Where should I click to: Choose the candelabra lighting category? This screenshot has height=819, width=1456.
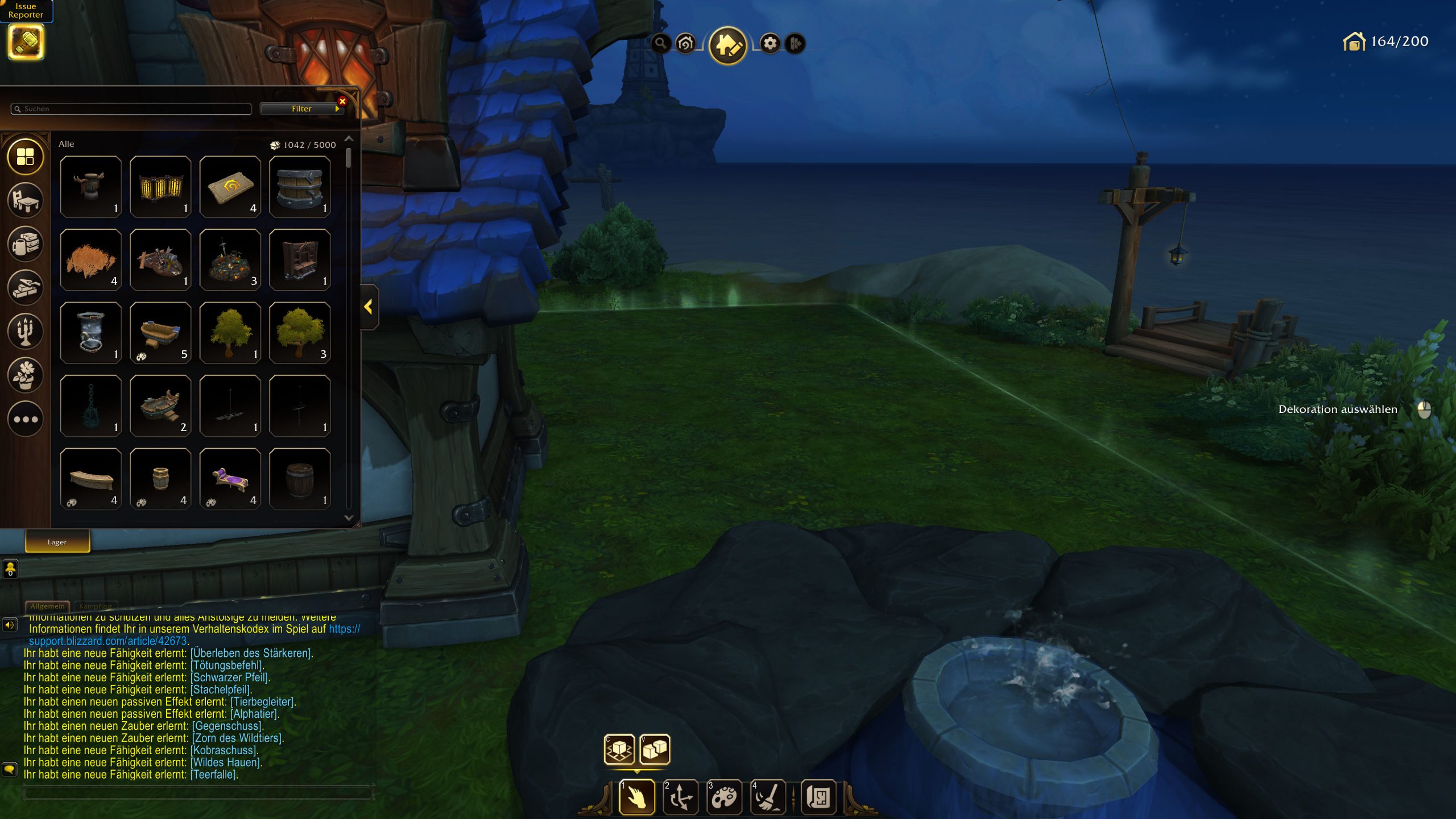(26, 331)
